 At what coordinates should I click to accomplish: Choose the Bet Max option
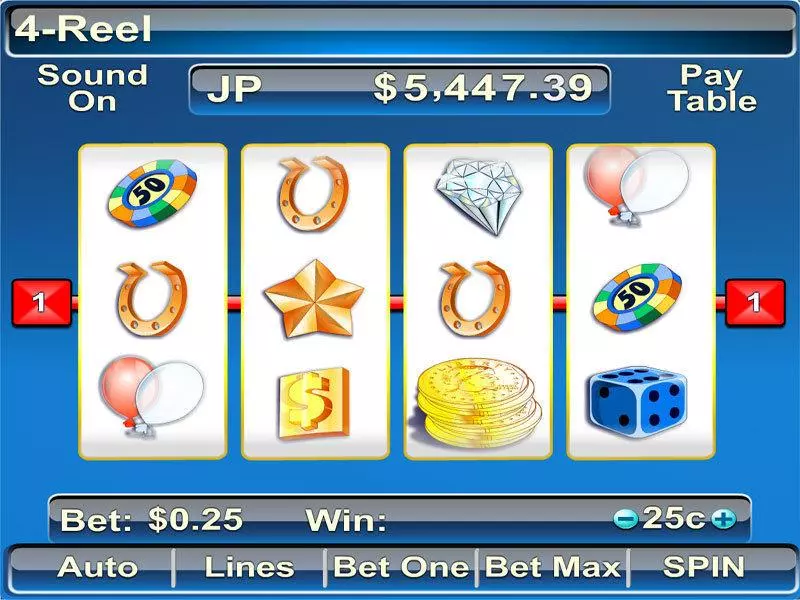point(552,567)
